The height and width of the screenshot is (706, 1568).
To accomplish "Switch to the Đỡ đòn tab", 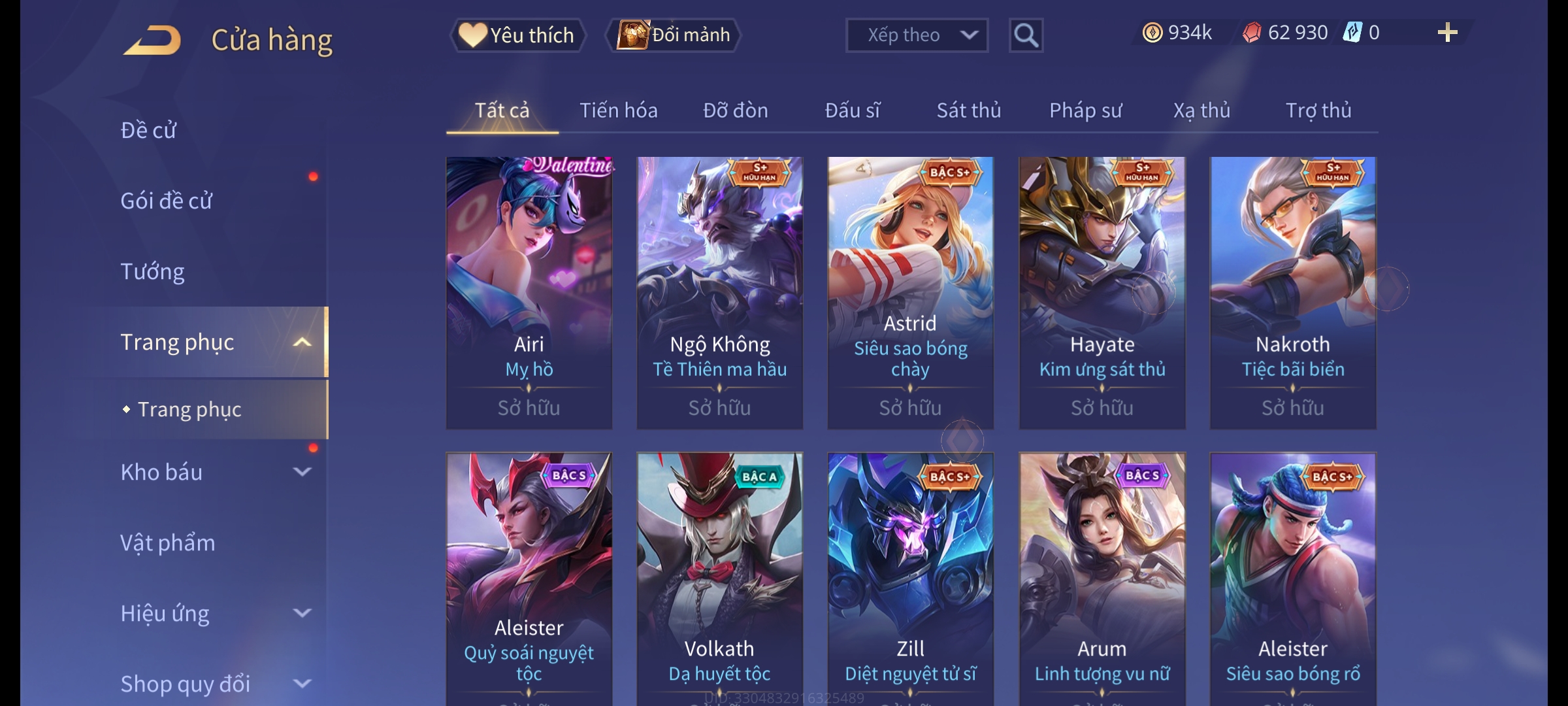I will click(x=735, y=110).
